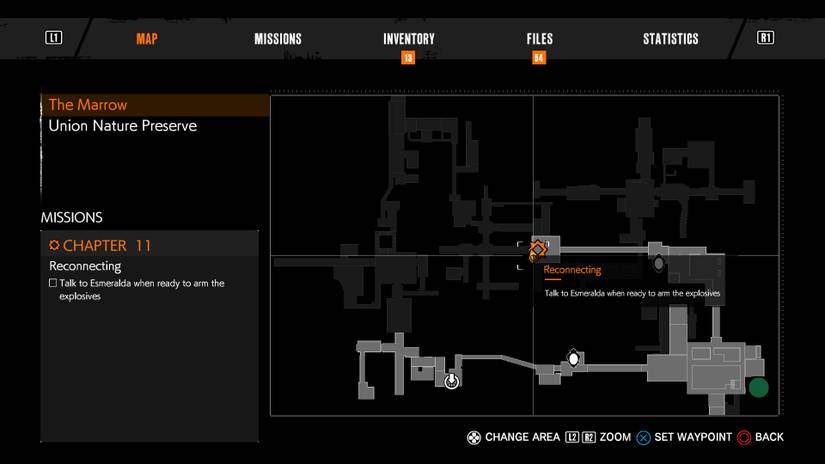The image size is (825, 464).
Task: Click the orange Reconnecting objective map marker
Action: (538, 248)
